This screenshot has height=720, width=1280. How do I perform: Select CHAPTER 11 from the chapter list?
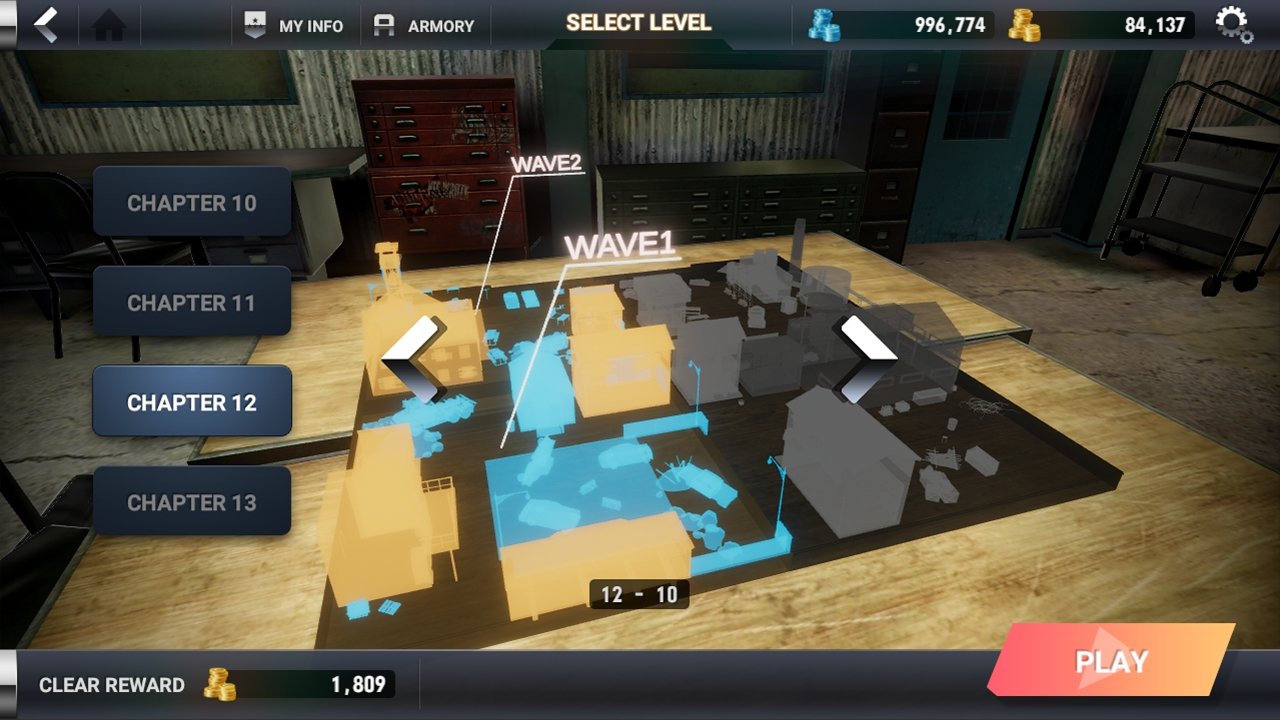coord(192,301)
